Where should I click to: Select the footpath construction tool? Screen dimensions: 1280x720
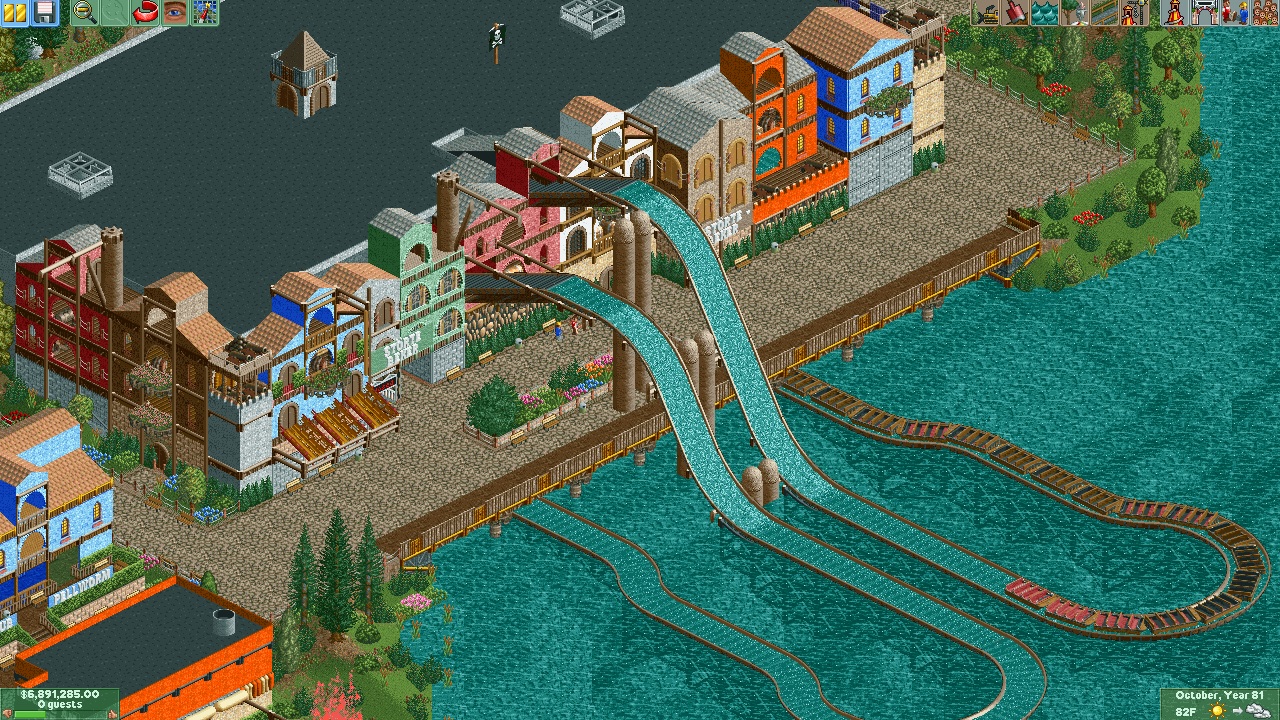(1104, 12)
